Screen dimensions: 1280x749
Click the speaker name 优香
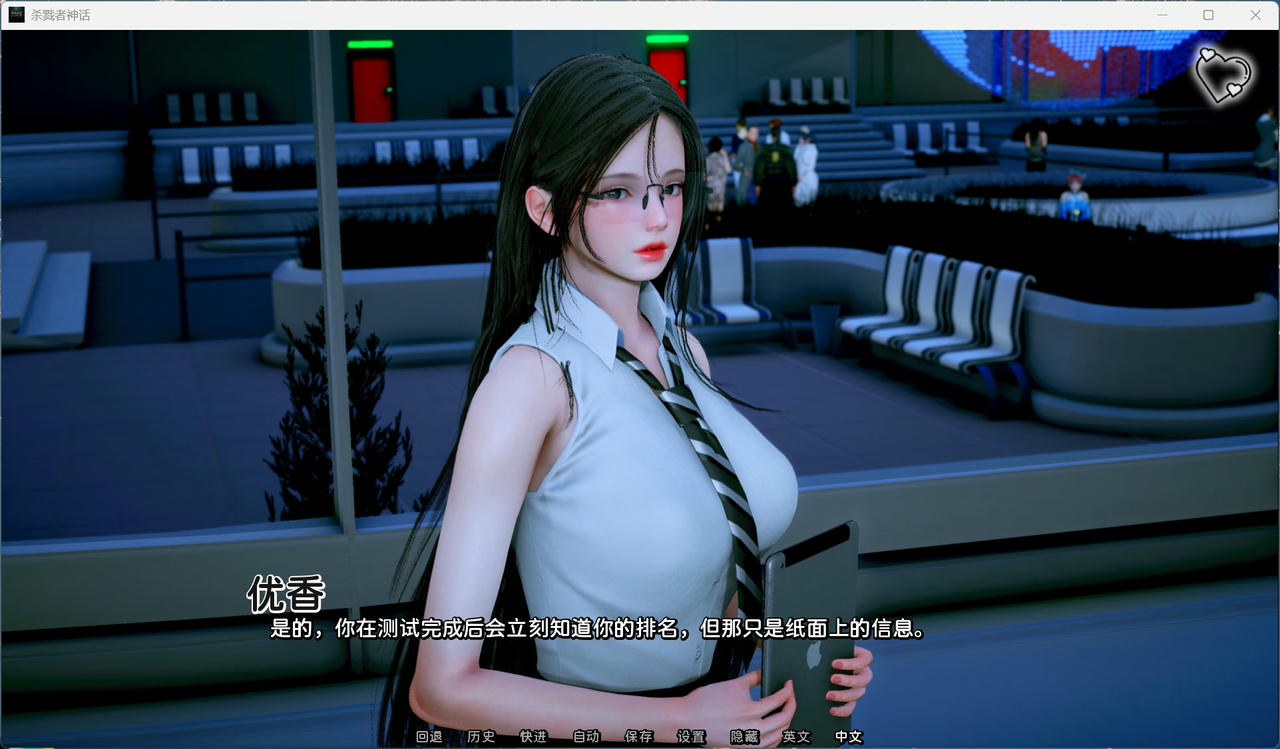click(x=285, y=595)
